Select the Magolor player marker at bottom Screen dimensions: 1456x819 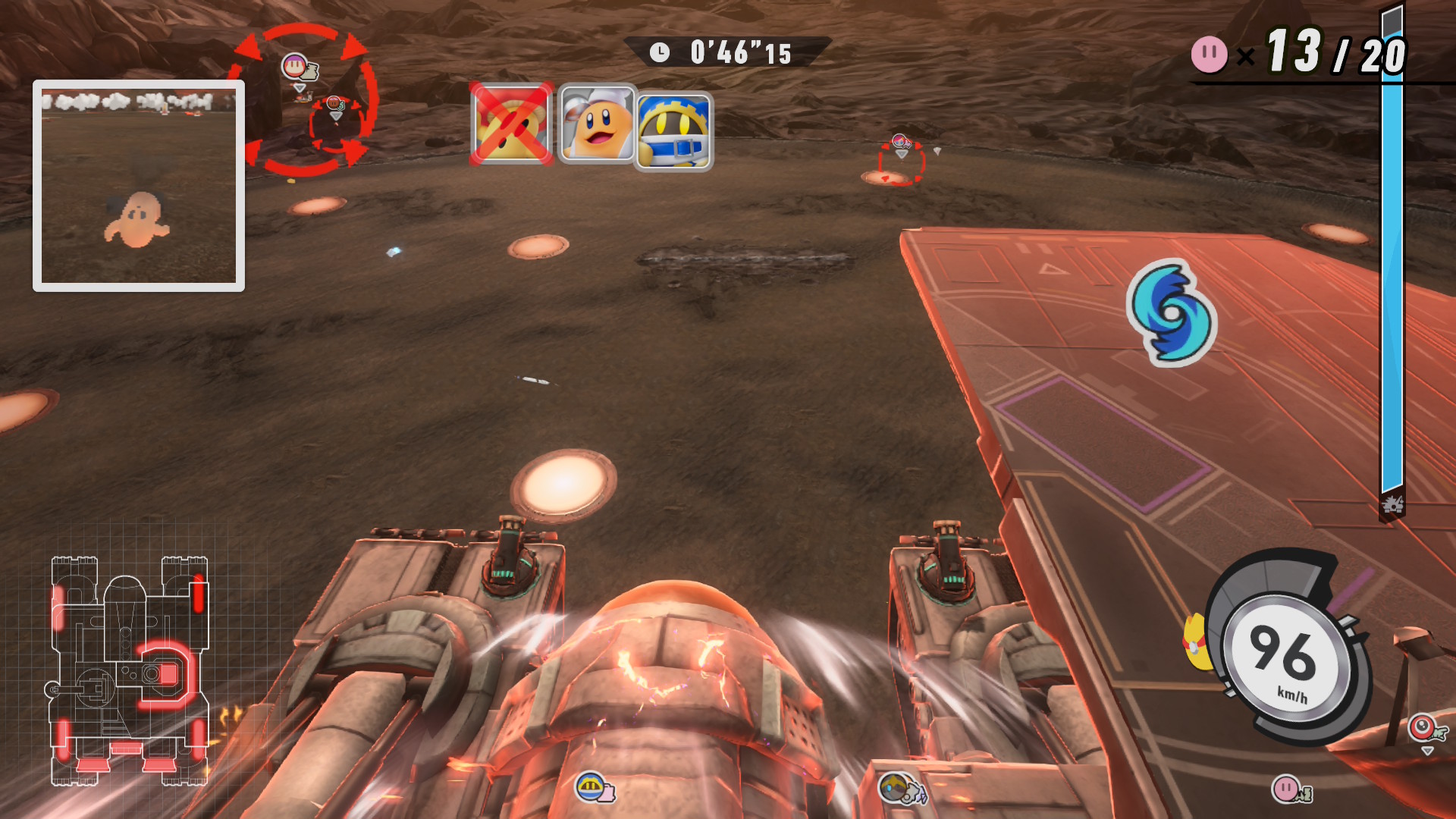pyautogui.click(x=593, y=788)
